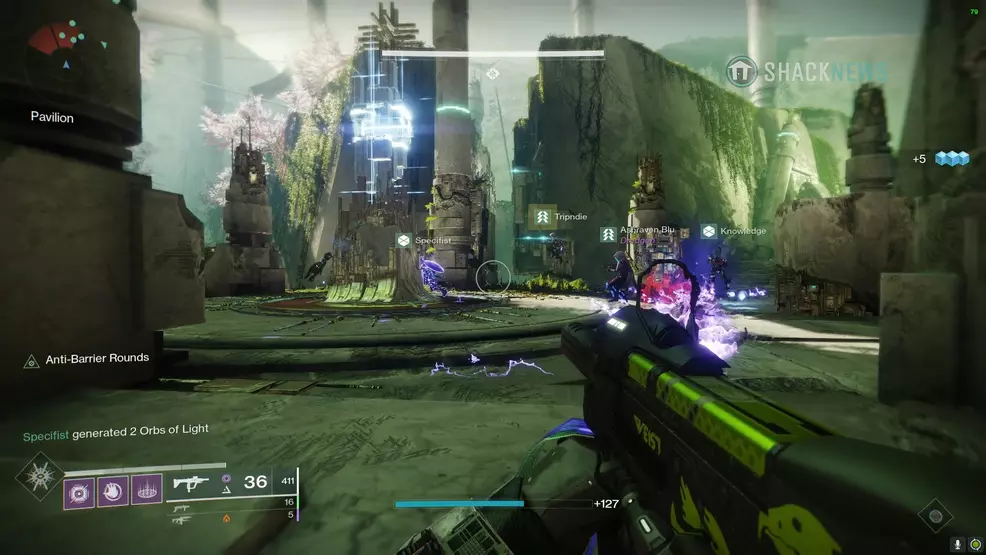Viewport: 986px width, 555px height.
Task: Switch to the second weapon in the list
Action: [183, 507]
